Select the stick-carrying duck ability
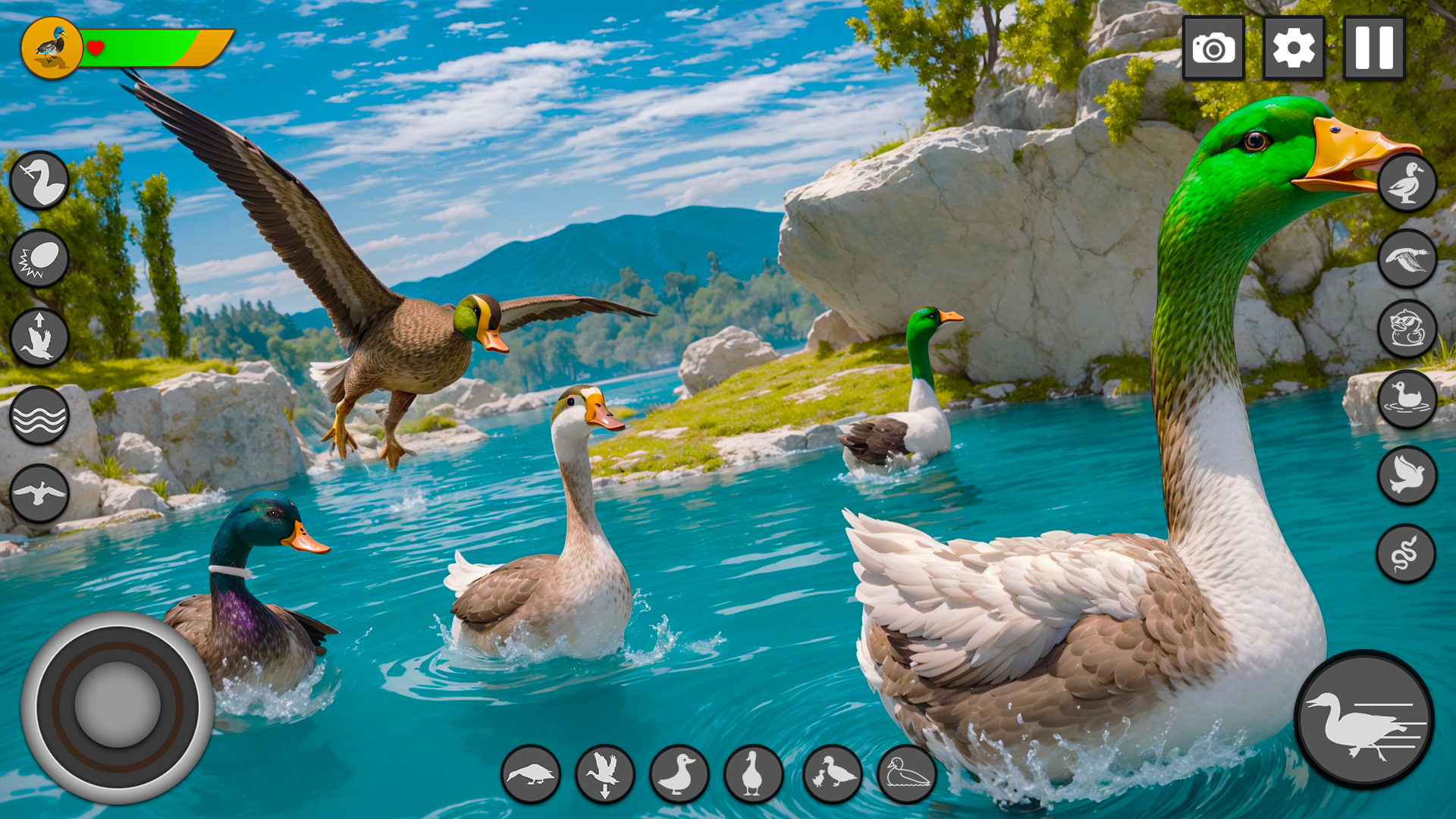Image resolution: width=1456 pixels, height=819 pixels. tap(39, 180)
